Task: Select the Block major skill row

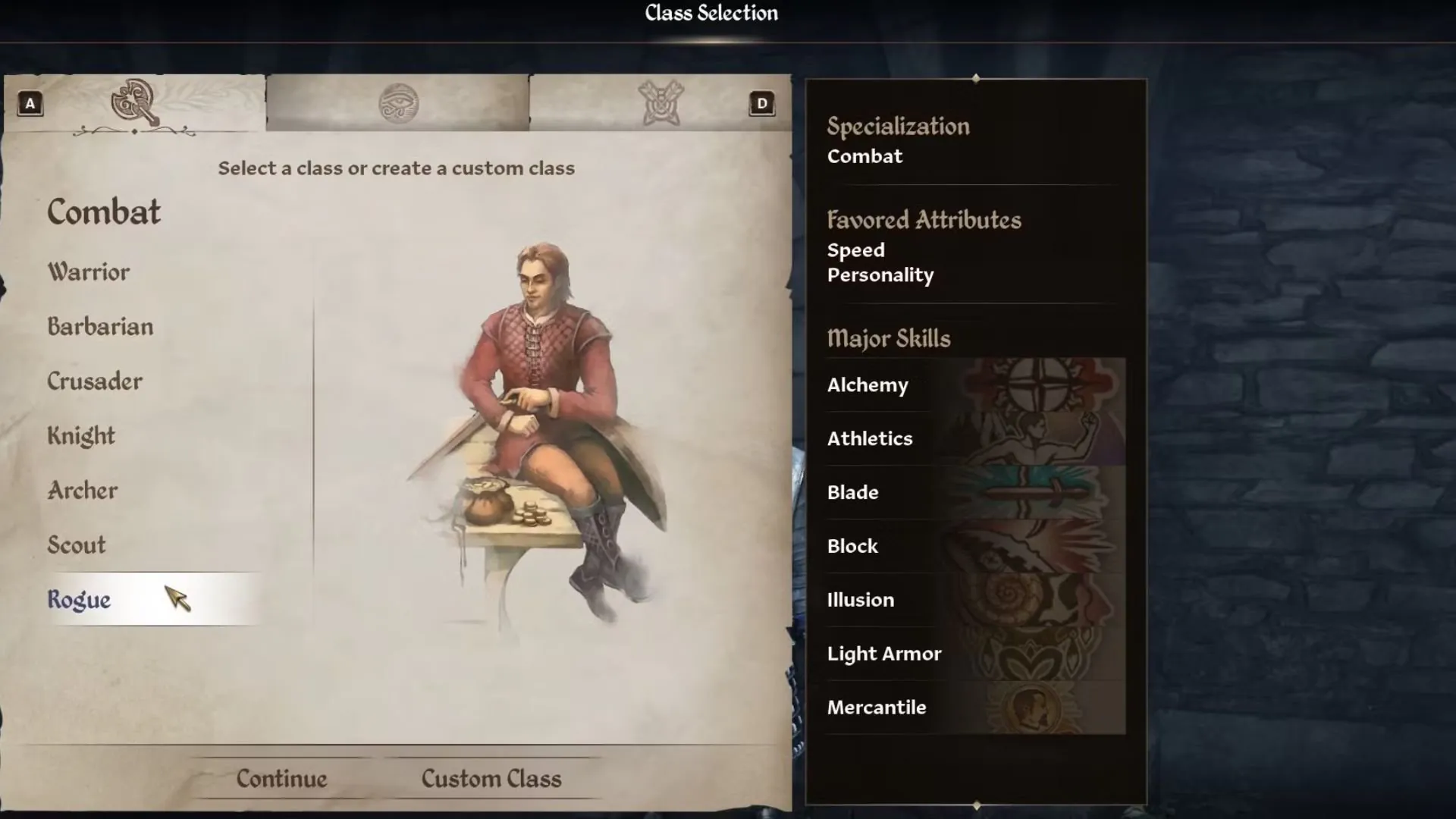Action: (x=975, y=547)
